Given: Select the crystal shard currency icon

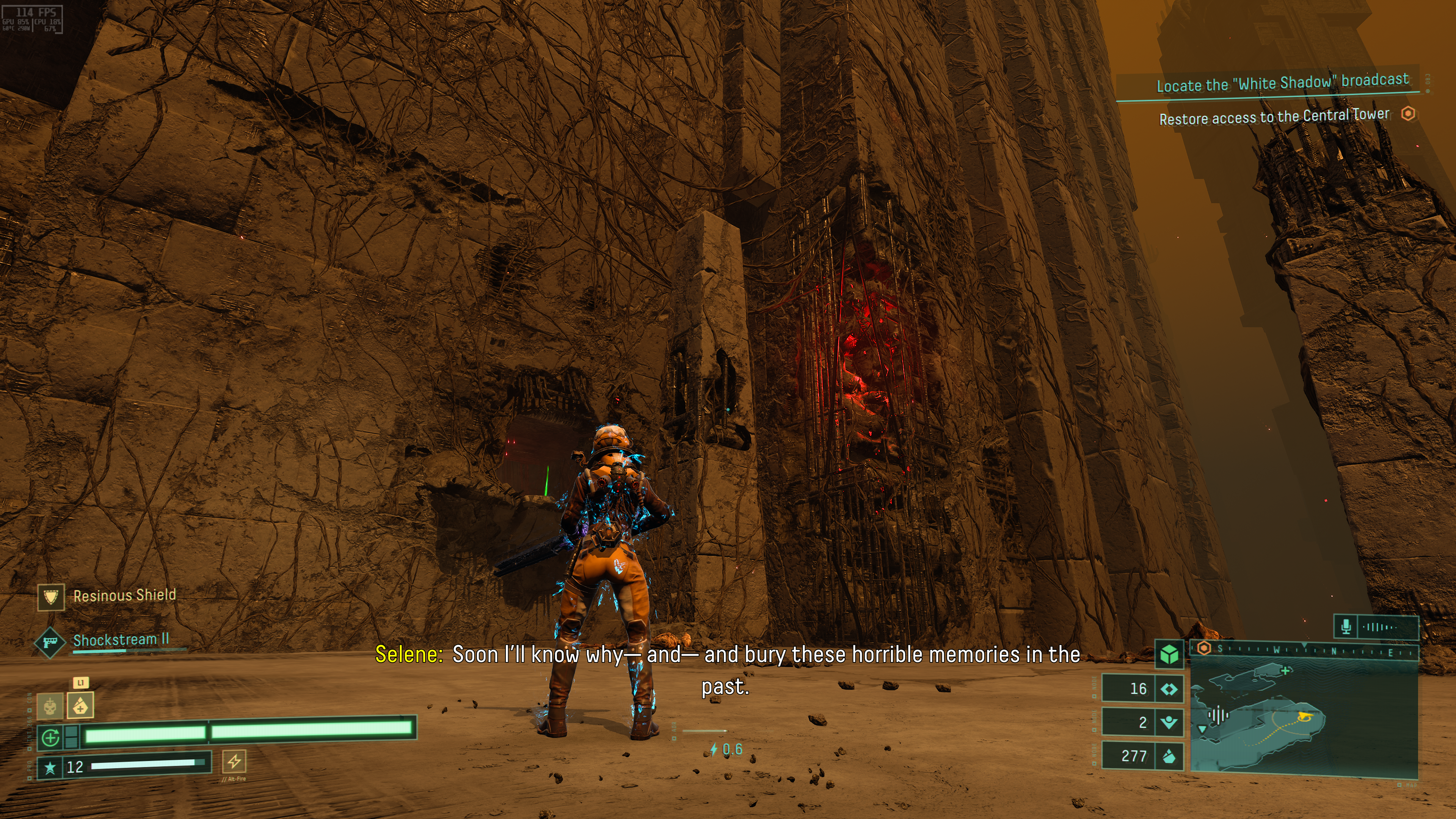Looking at the screenshot, I should click(1169, 756).
